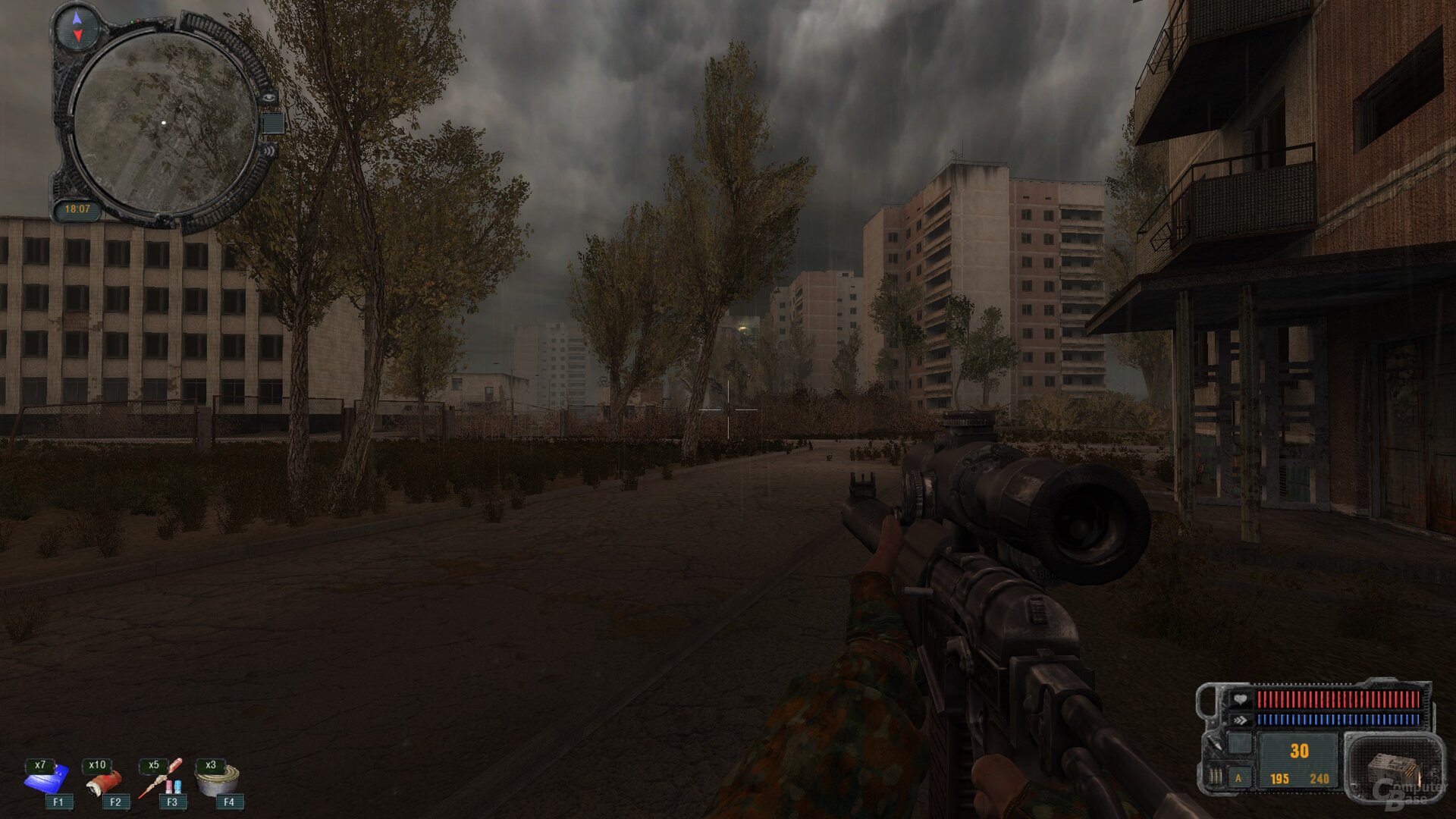Click the stamina chevron icon on the HUD
Screen dimensions: 1456x819
click(1241, 719)
